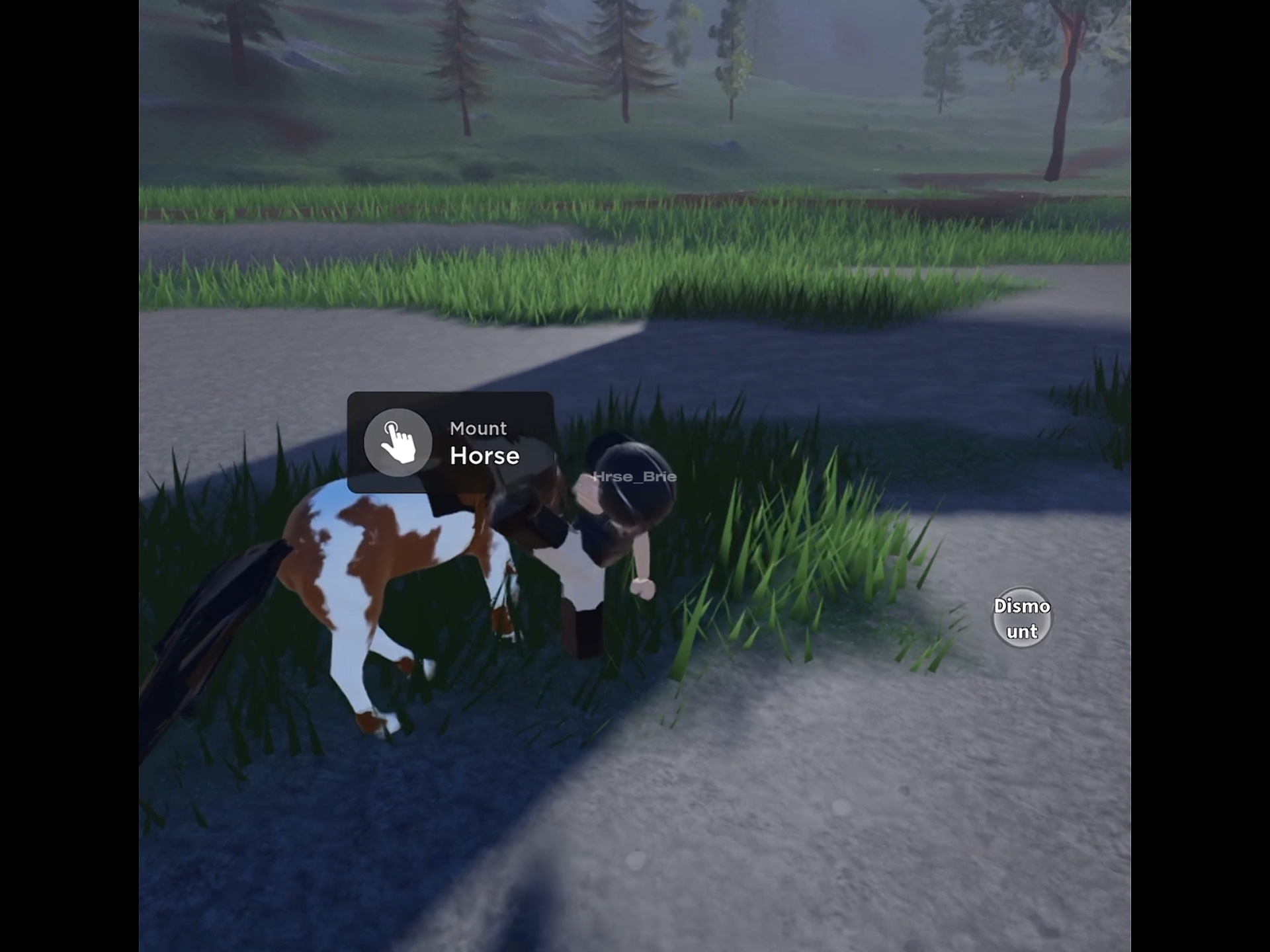Viewport: 1270px width, 952px height.
Task: Click the round Dismount button
Action: click(1021, 617)
